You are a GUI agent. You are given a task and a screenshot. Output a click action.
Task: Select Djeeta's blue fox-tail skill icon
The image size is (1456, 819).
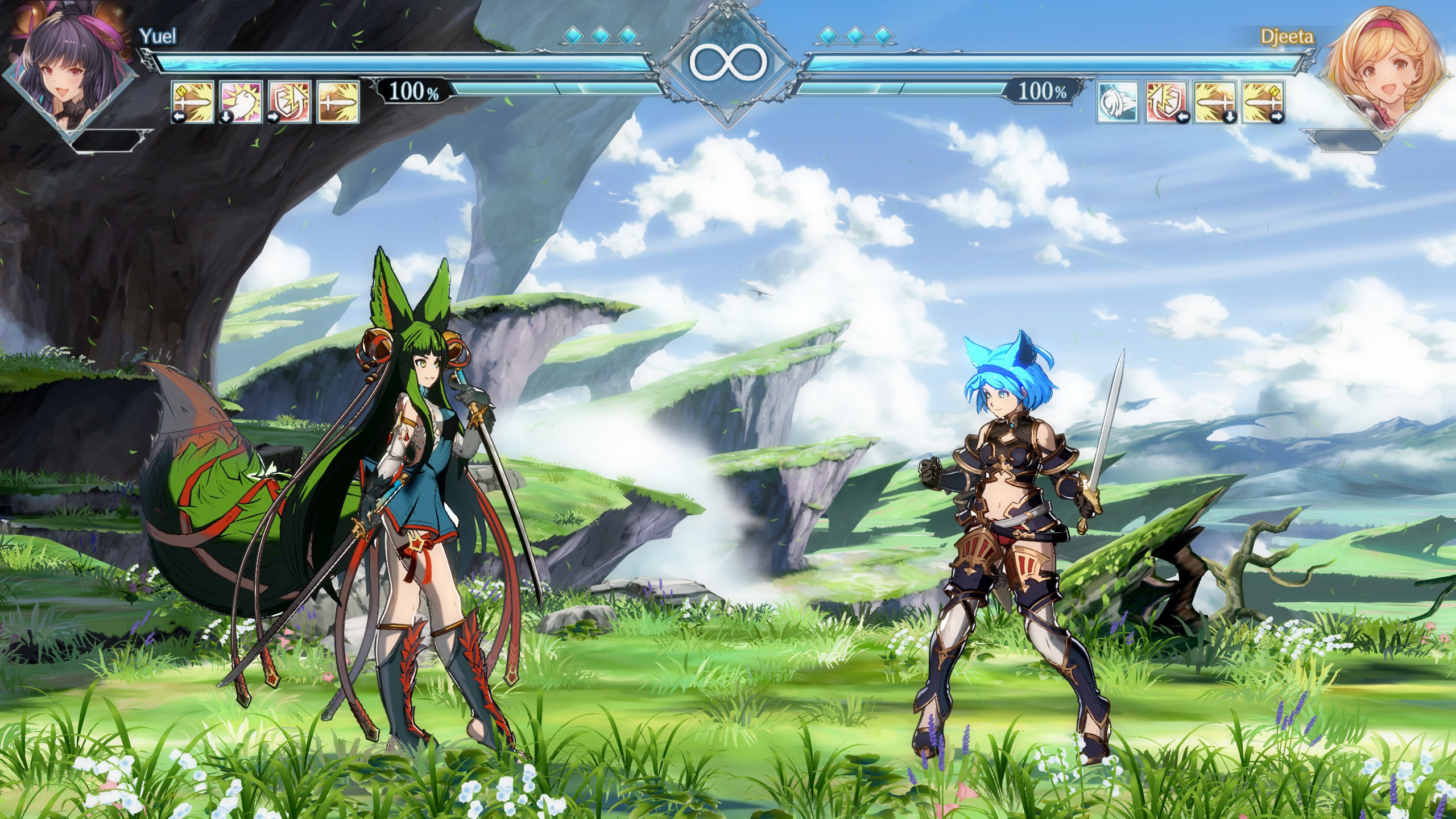1118,102
